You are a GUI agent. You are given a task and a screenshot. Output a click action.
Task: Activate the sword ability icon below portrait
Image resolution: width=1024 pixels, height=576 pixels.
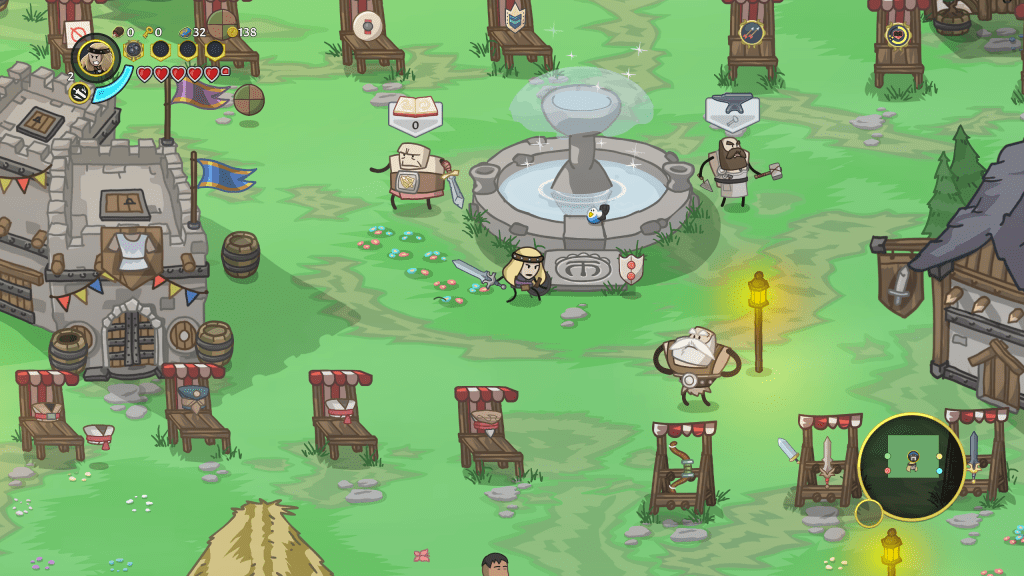(80, 93)
